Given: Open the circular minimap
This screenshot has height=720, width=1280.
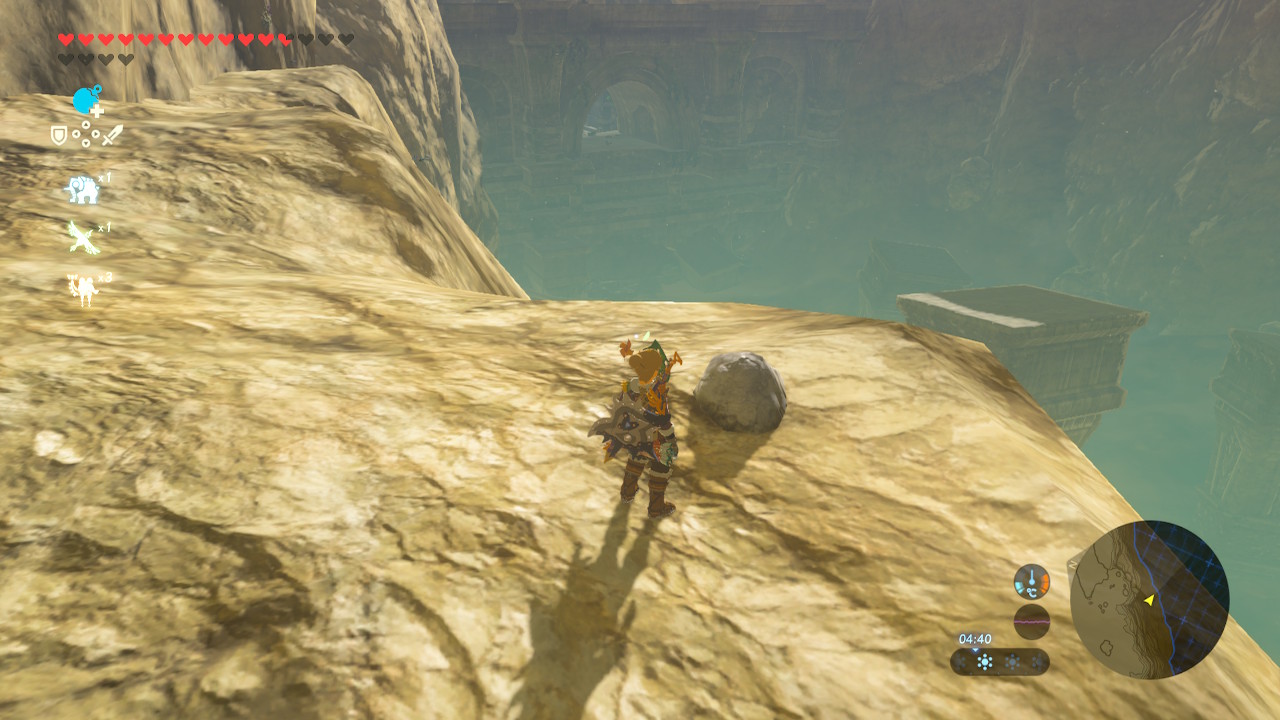Looking at the screenshot, I should (1149, 599).
